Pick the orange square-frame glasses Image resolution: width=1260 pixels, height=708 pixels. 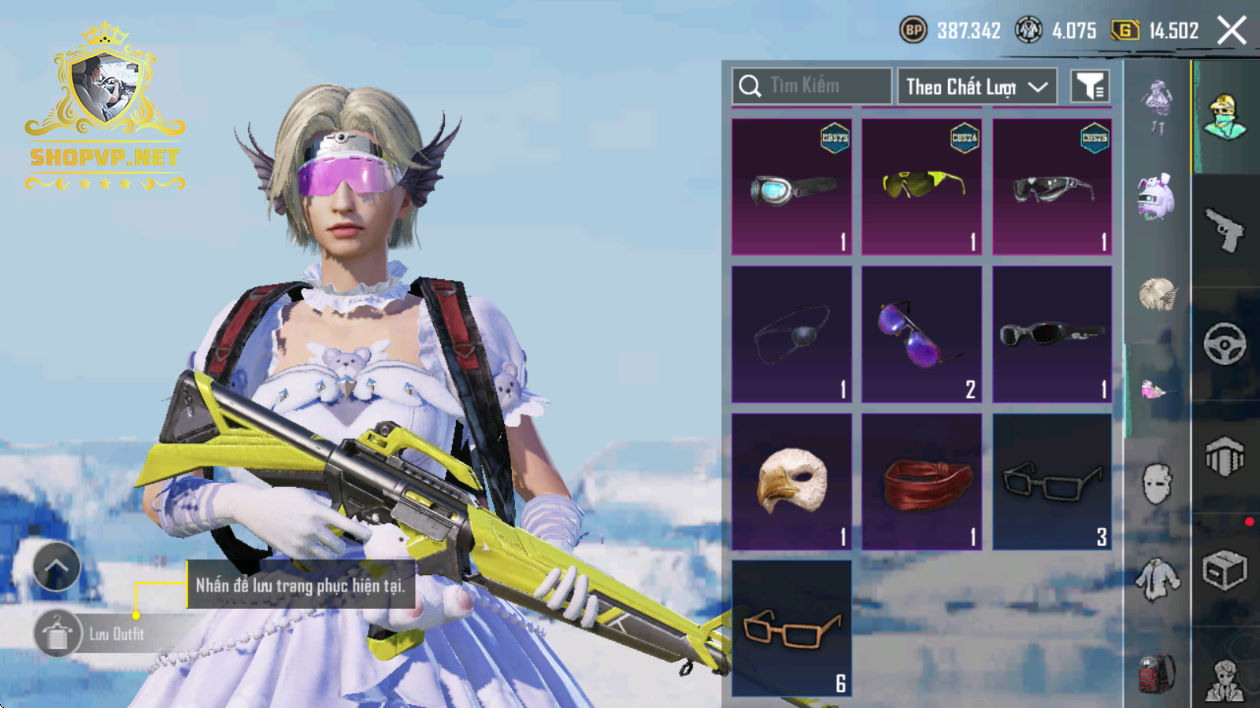(x=792, y=628)
